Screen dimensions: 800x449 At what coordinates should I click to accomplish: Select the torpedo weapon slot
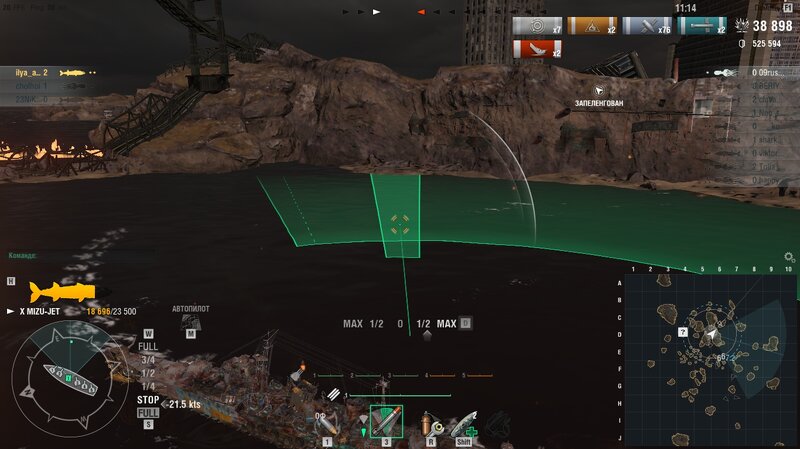click(386, 420)
